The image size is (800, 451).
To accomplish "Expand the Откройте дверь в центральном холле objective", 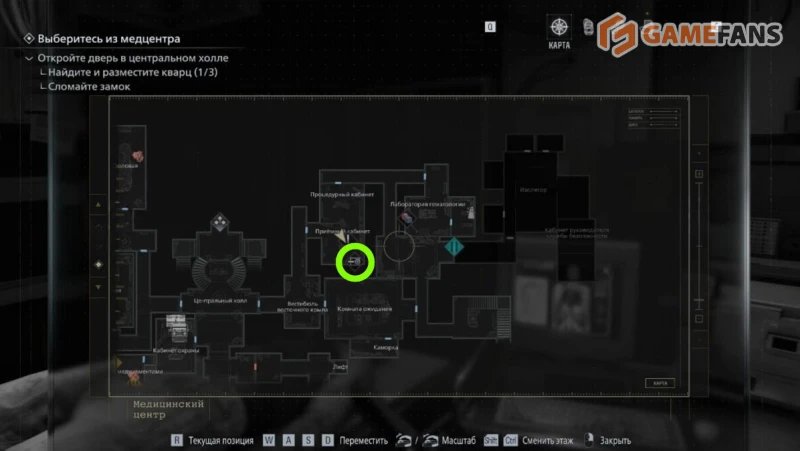I will point(28,59).
